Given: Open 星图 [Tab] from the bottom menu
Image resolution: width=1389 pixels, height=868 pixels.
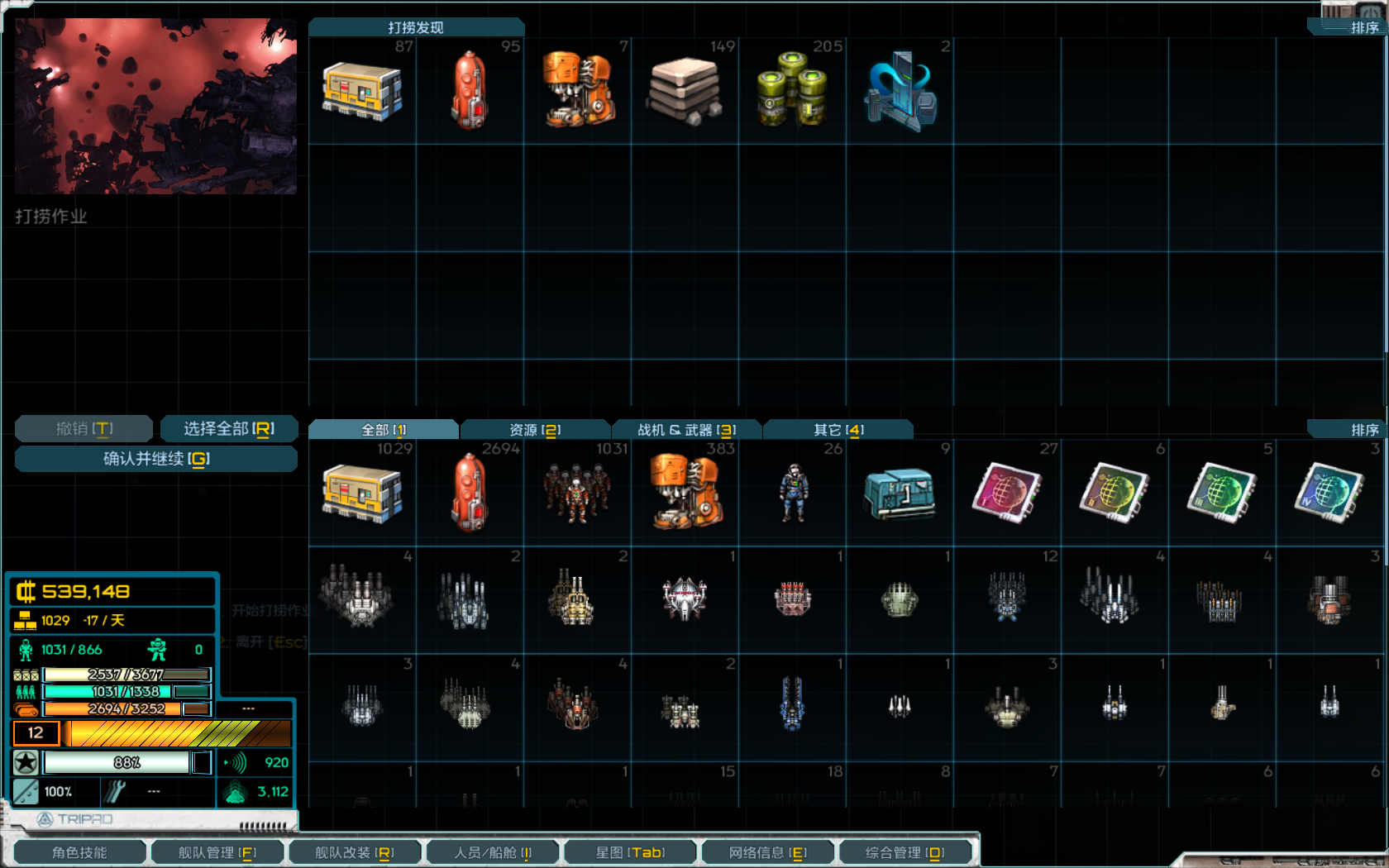Looking at the screenshot, I should (x=630, y=851).
